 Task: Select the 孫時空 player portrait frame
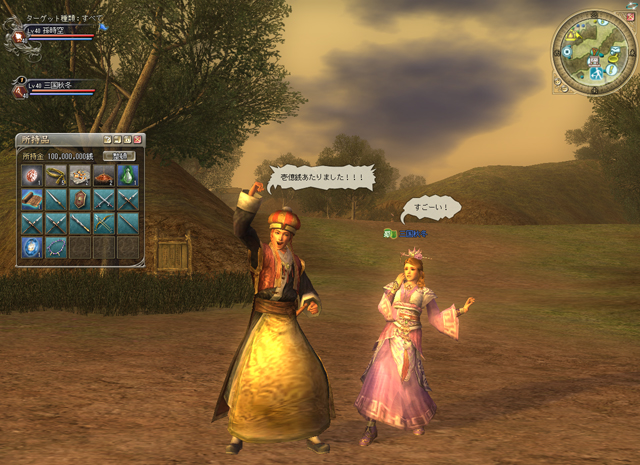click(20, 38)
